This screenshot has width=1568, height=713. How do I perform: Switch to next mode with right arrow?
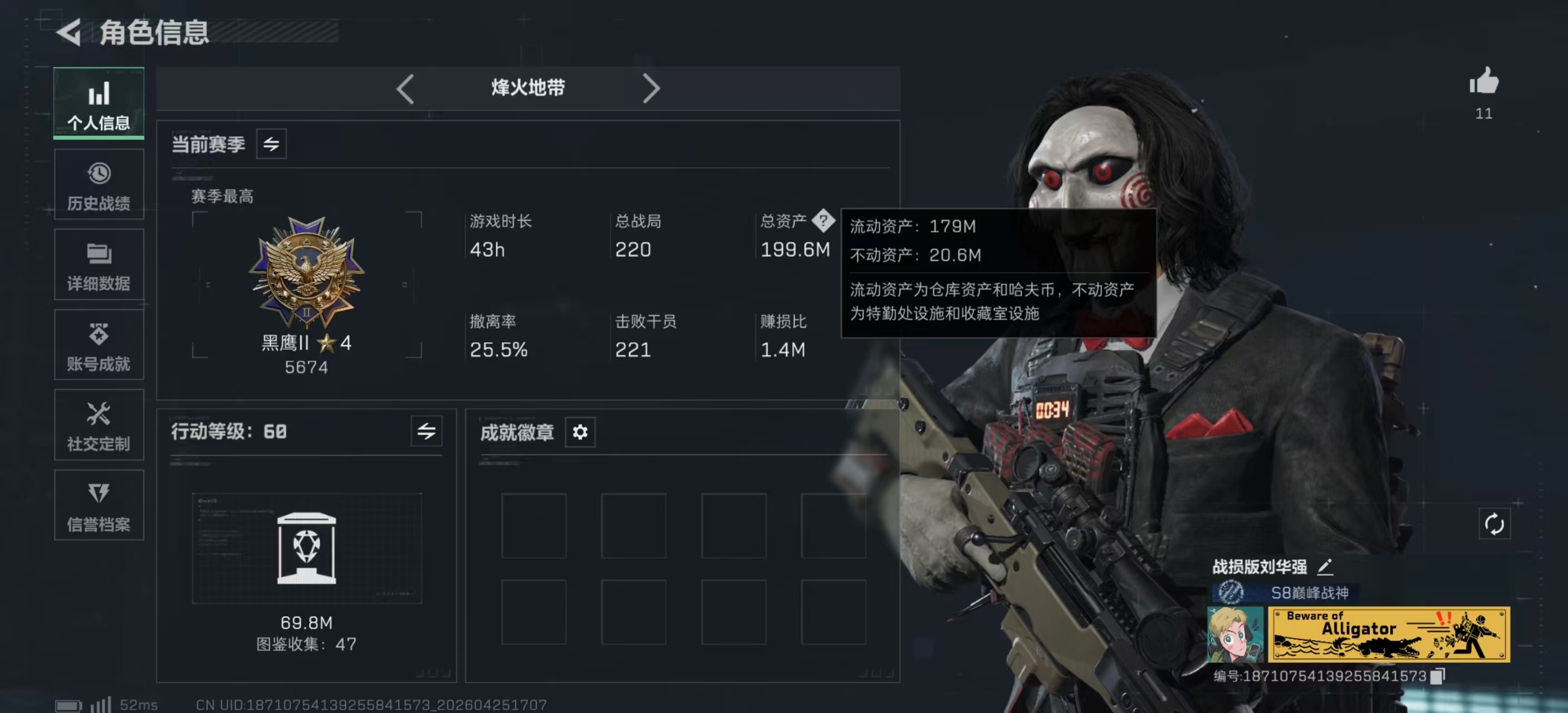click(652, 88)
